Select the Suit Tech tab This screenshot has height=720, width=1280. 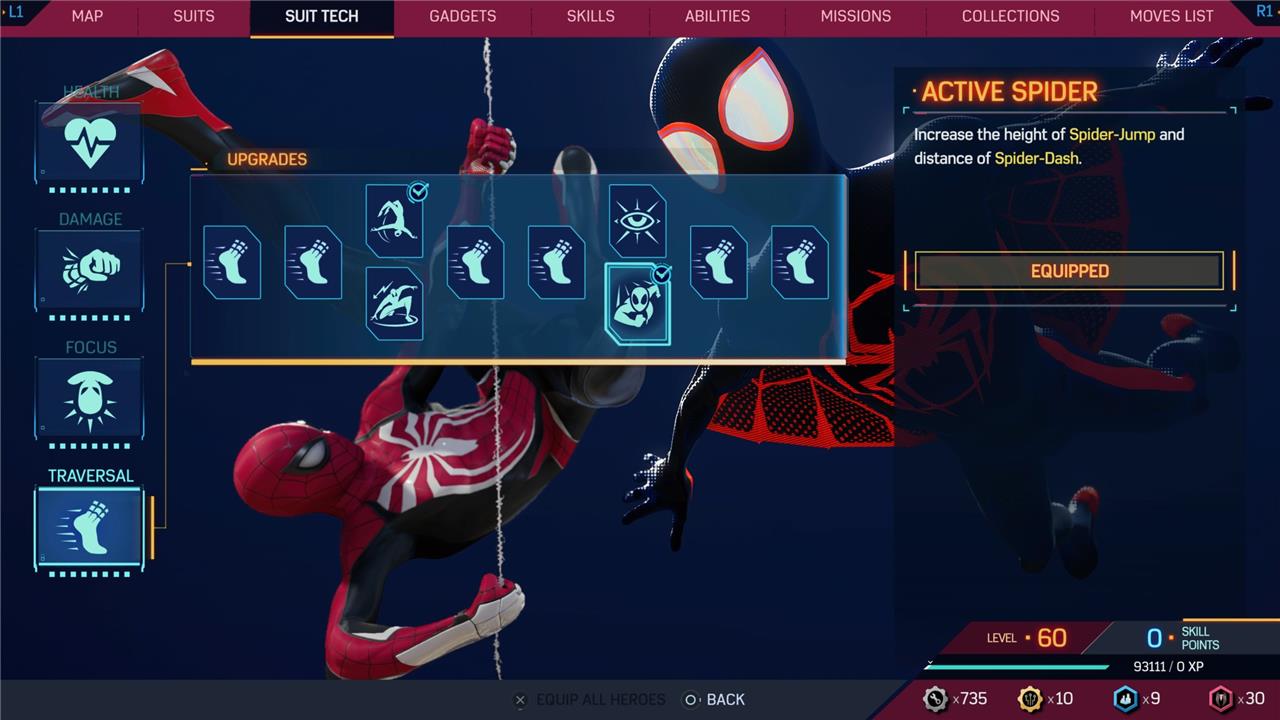321,16
